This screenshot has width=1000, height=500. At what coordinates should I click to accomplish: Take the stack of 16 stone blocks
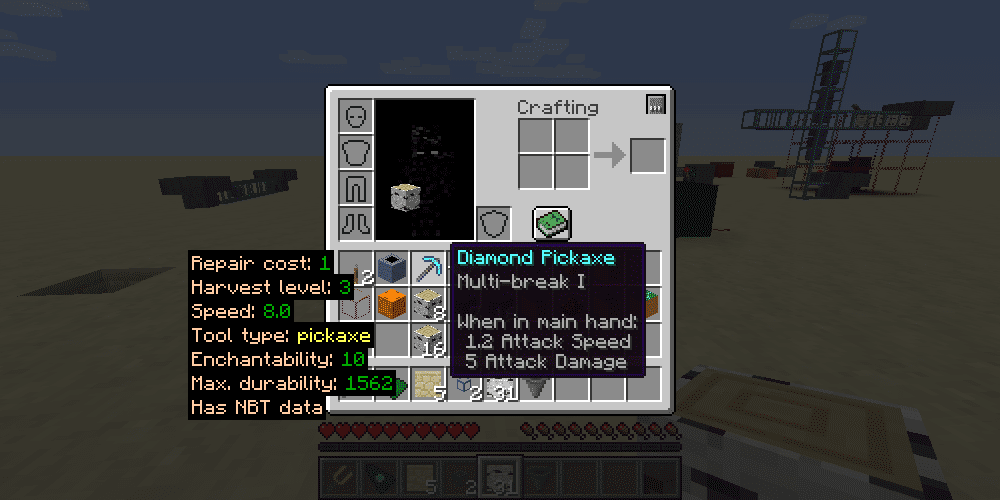click(x=427, y=339)
